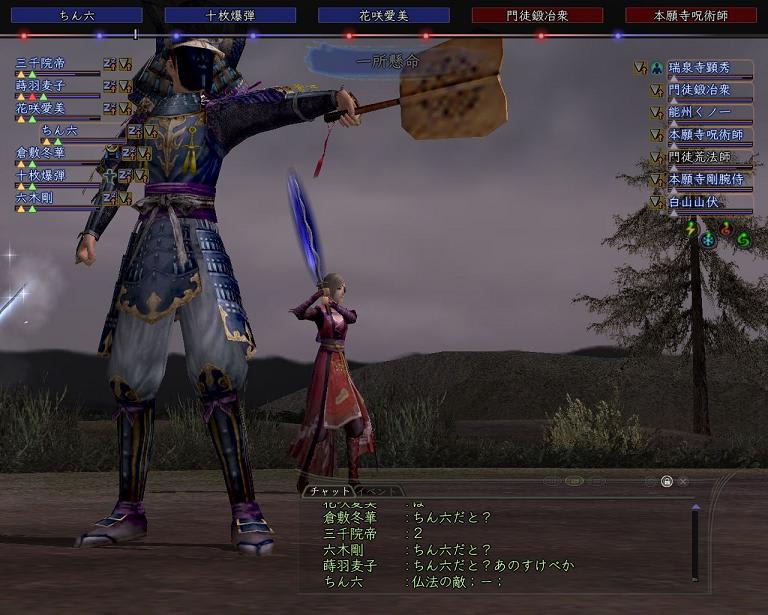This screenshot has width=768, height=615.
Task: Close the chat window
Action: pos(683,482)
